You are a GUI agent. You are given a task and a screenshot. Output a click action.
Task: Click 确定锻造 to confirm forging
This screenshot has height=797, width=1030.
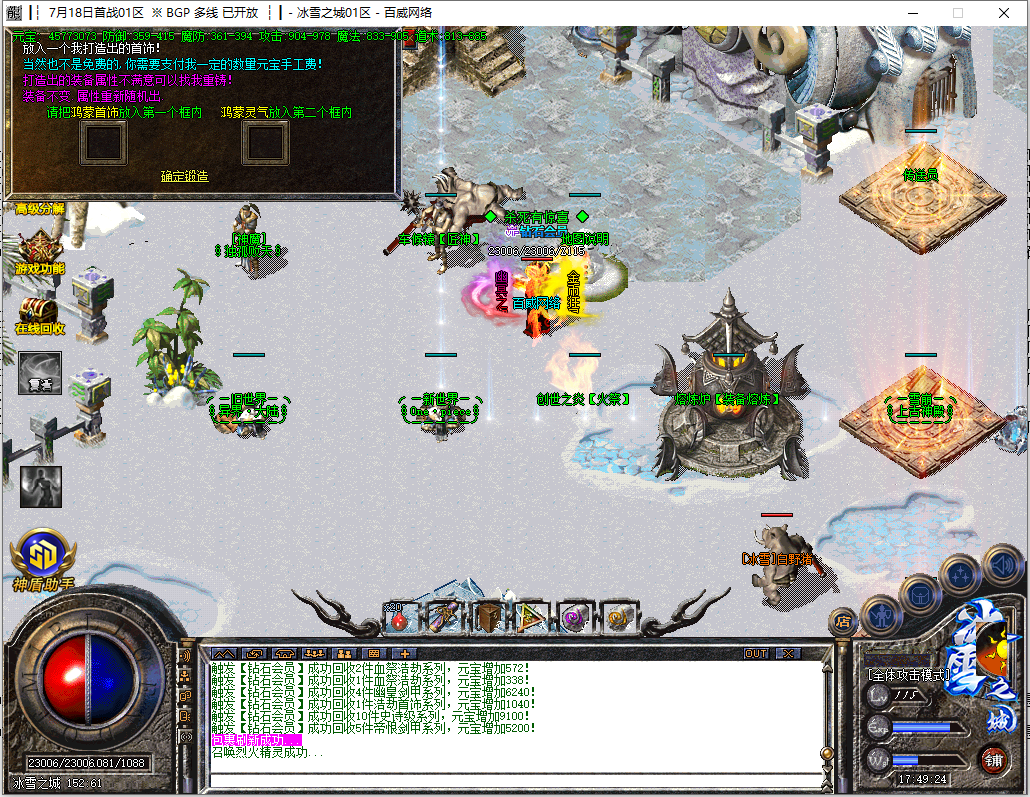185,176
